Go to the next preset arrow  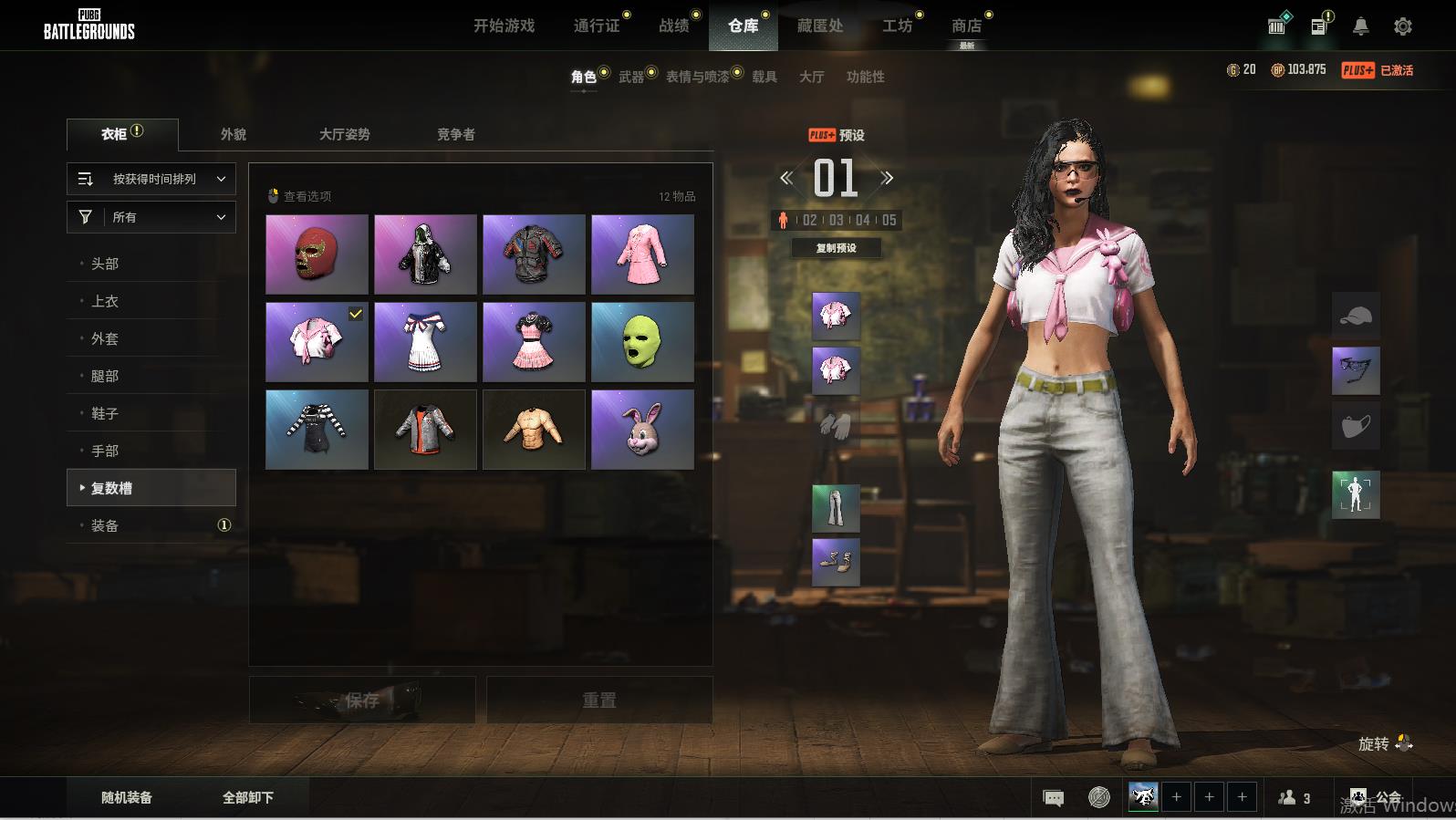[x=887, y=178]
